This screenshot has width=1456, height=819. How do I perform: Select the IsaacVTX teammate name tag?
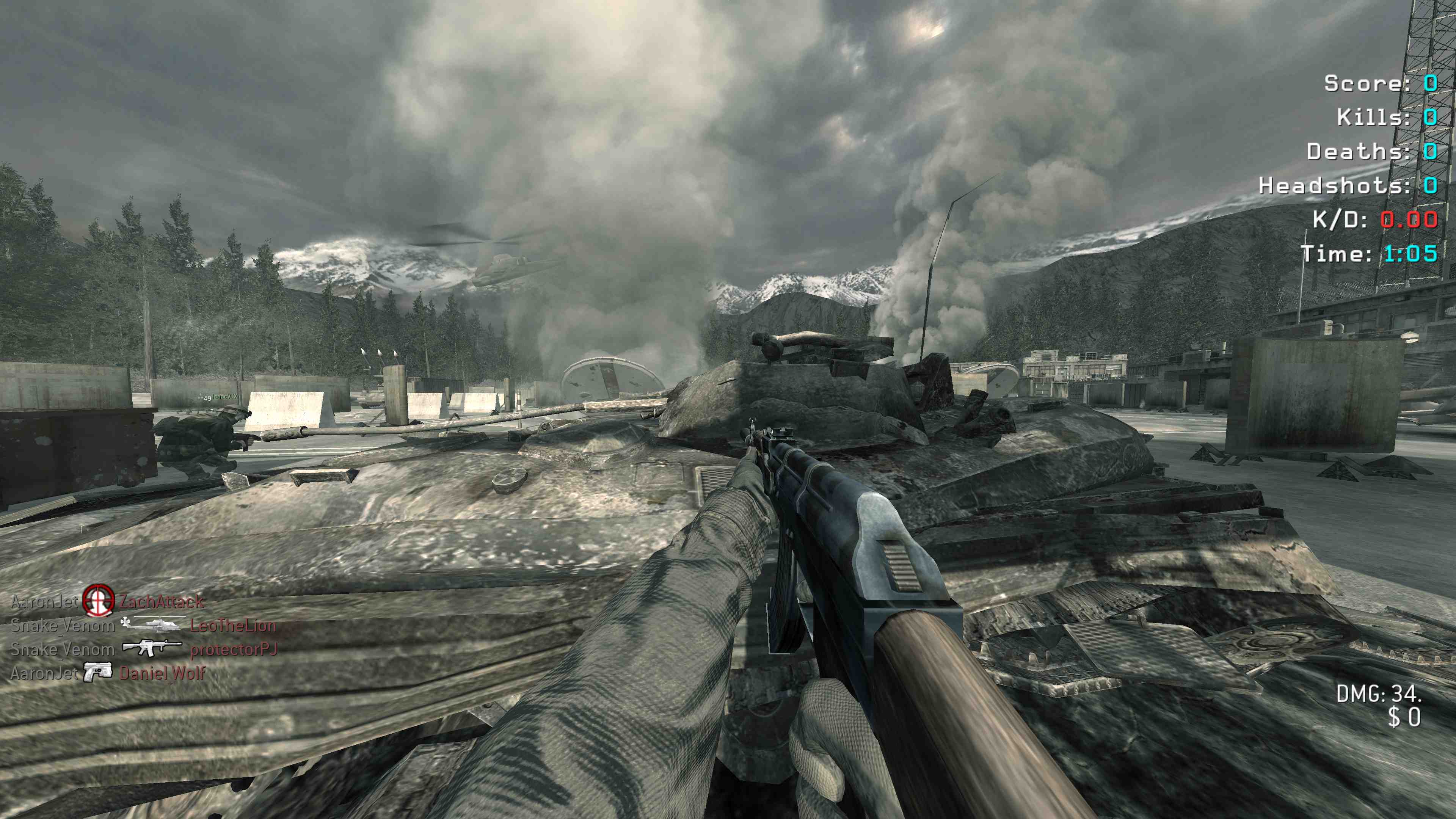coord(225,397)
